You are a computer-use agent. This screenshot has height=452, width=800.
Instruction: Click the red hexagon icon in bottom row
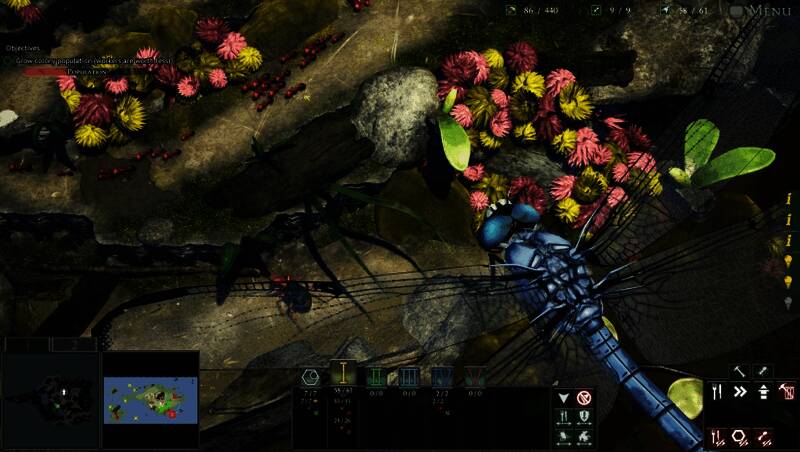[x=741, y=436]
